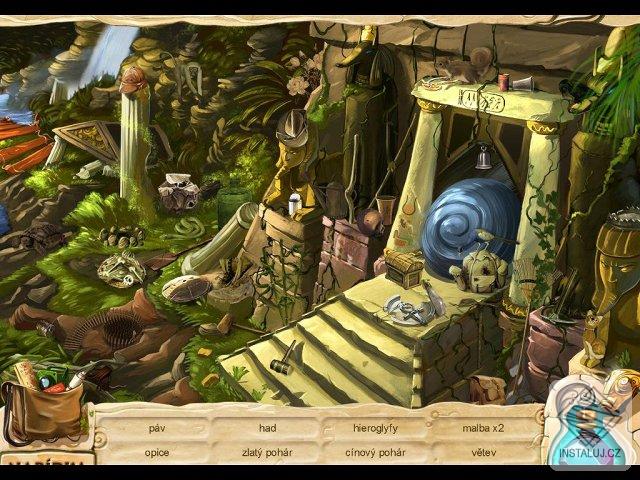Choose 'hieroglyfy' in the item list
Viewport: 640px width, 480px height.
tap(376, 428)
